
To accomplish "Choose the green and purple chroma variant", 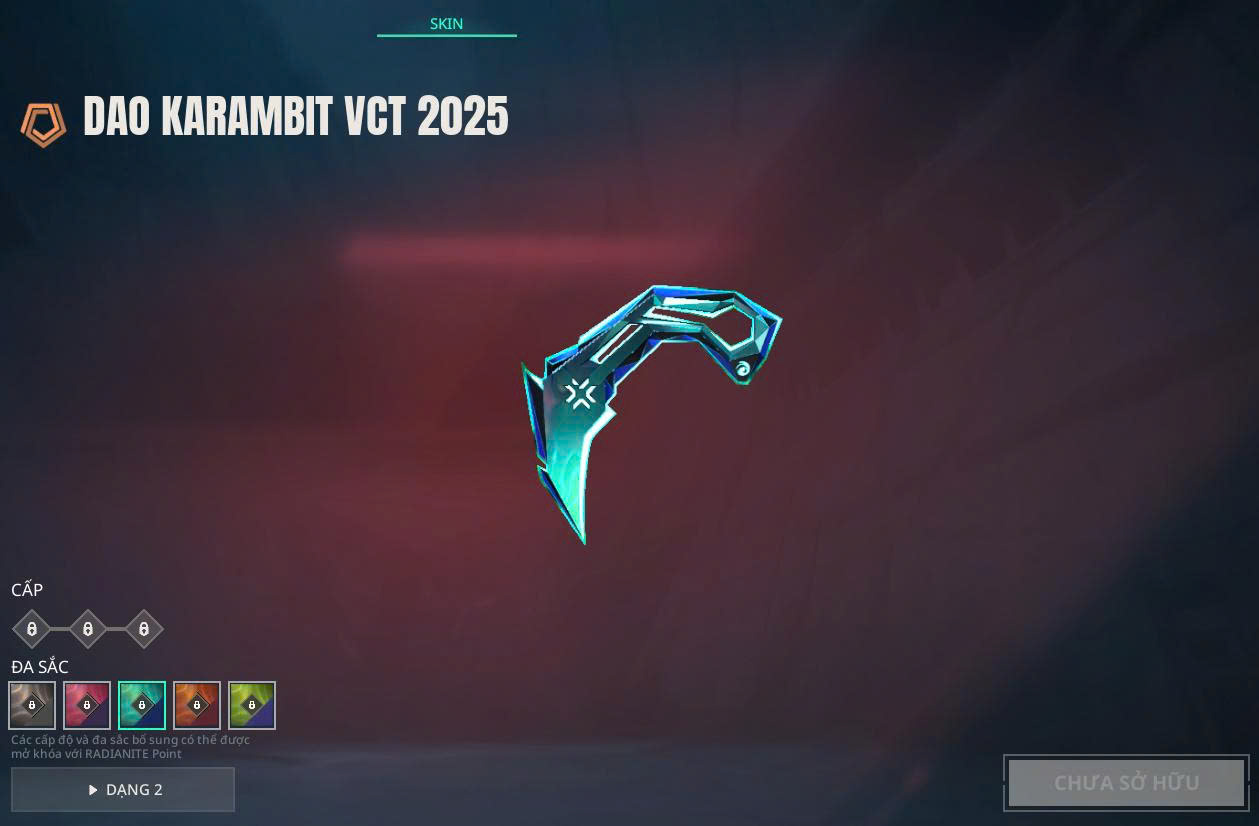I will (252, 705).
